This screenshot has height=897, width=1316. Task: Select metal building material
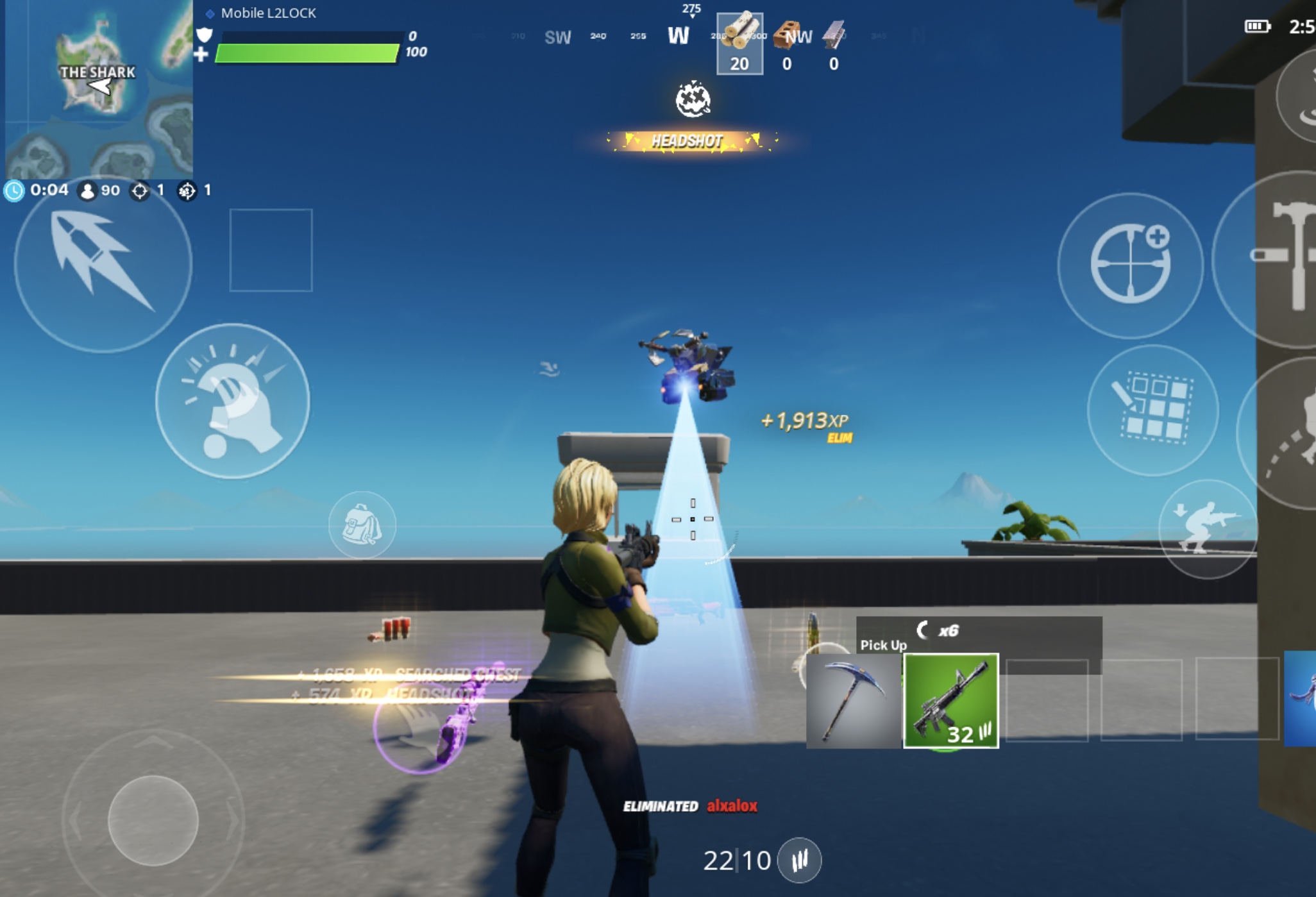834,44
